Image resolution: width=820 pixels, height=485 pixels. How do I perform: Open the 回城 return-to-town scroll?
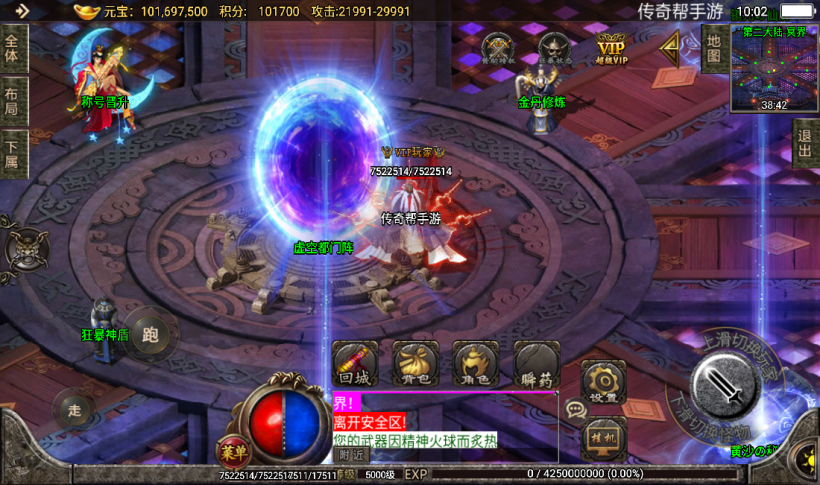[355, 365]
